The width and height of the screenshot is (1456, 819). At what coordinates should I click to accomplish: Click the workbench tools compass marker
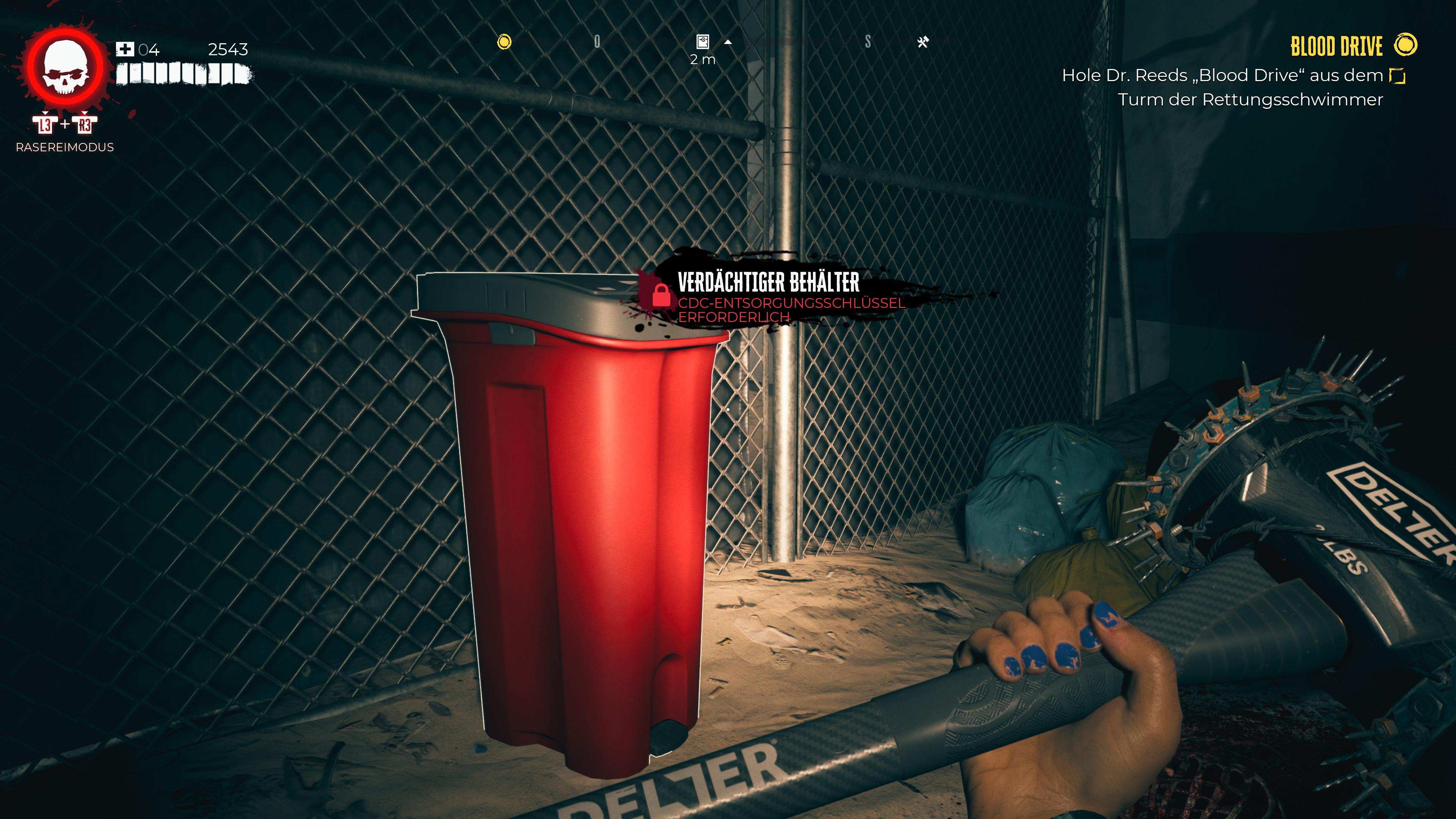click(923, 42)
